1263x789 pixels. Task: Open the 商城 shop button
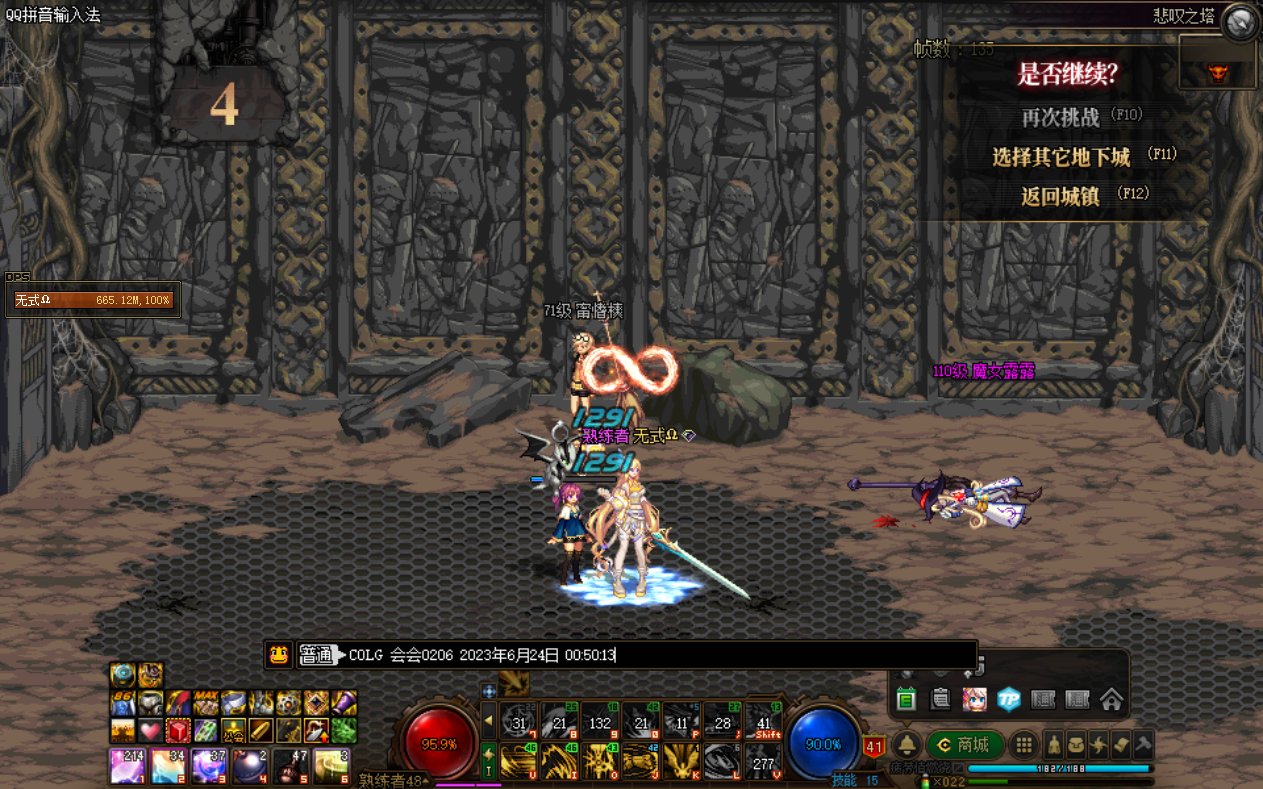click(964, 745)
